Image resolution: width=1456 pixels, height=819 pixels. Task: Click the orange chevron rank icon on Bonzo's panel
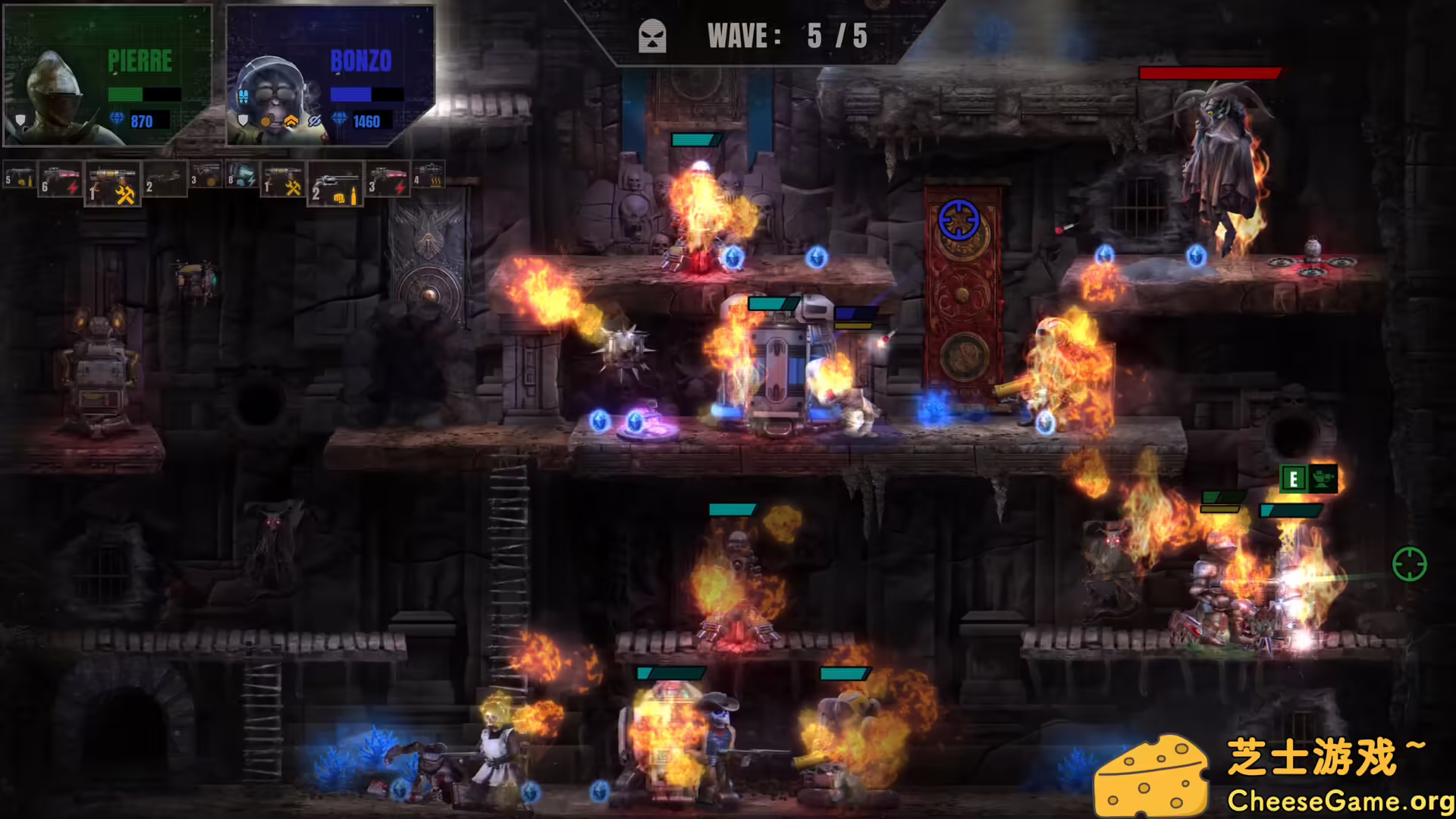coord(291,121)
